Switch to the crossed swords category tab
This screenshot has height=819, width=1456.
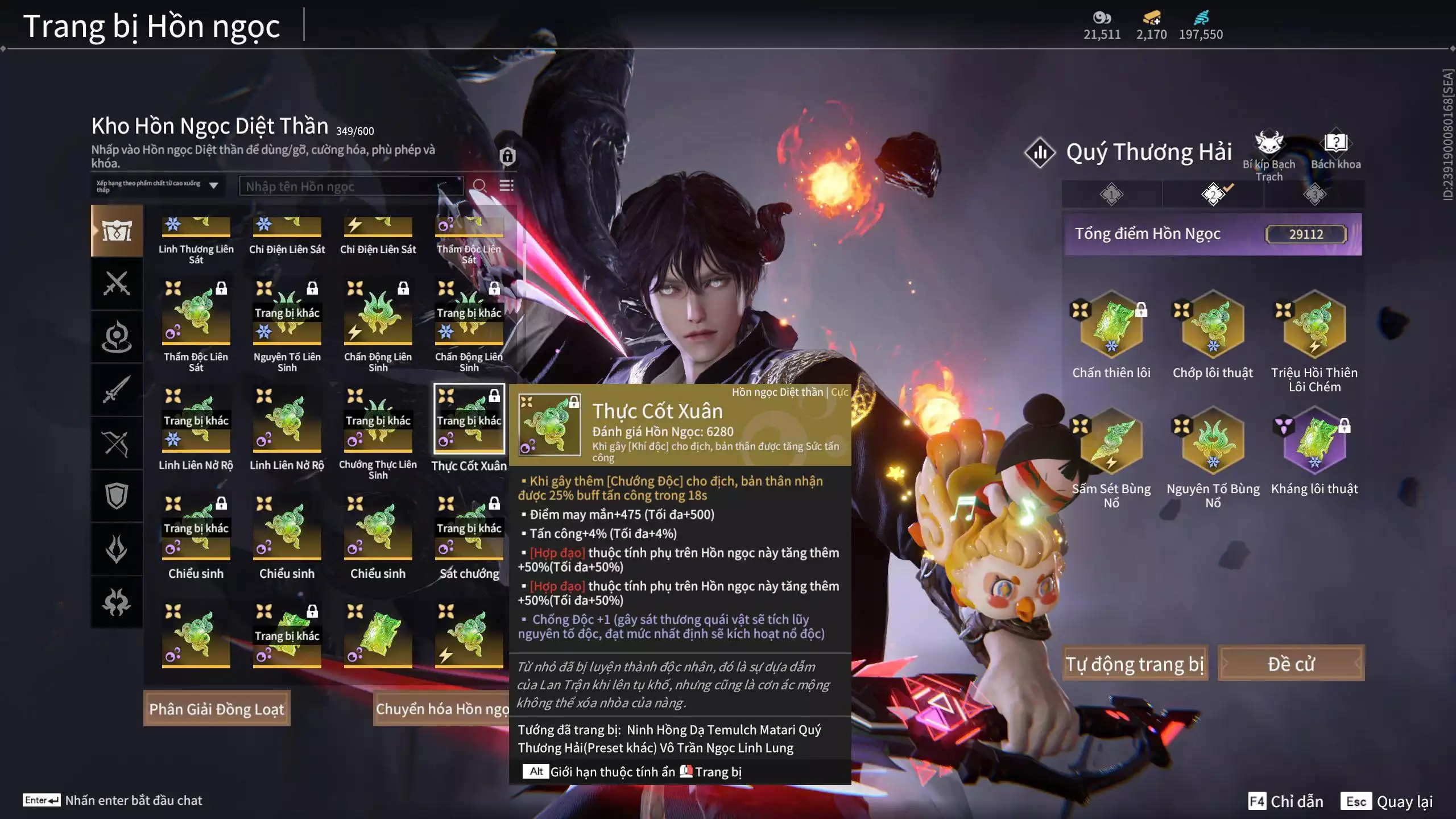[x=117, y=283]
